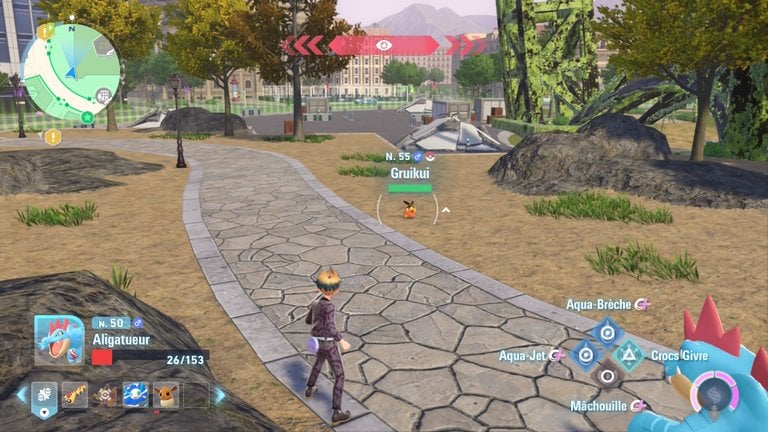768x432 pixels.
Task: Choose the yellow and red Pokémon slot
Action: click(x=75, y=395)
